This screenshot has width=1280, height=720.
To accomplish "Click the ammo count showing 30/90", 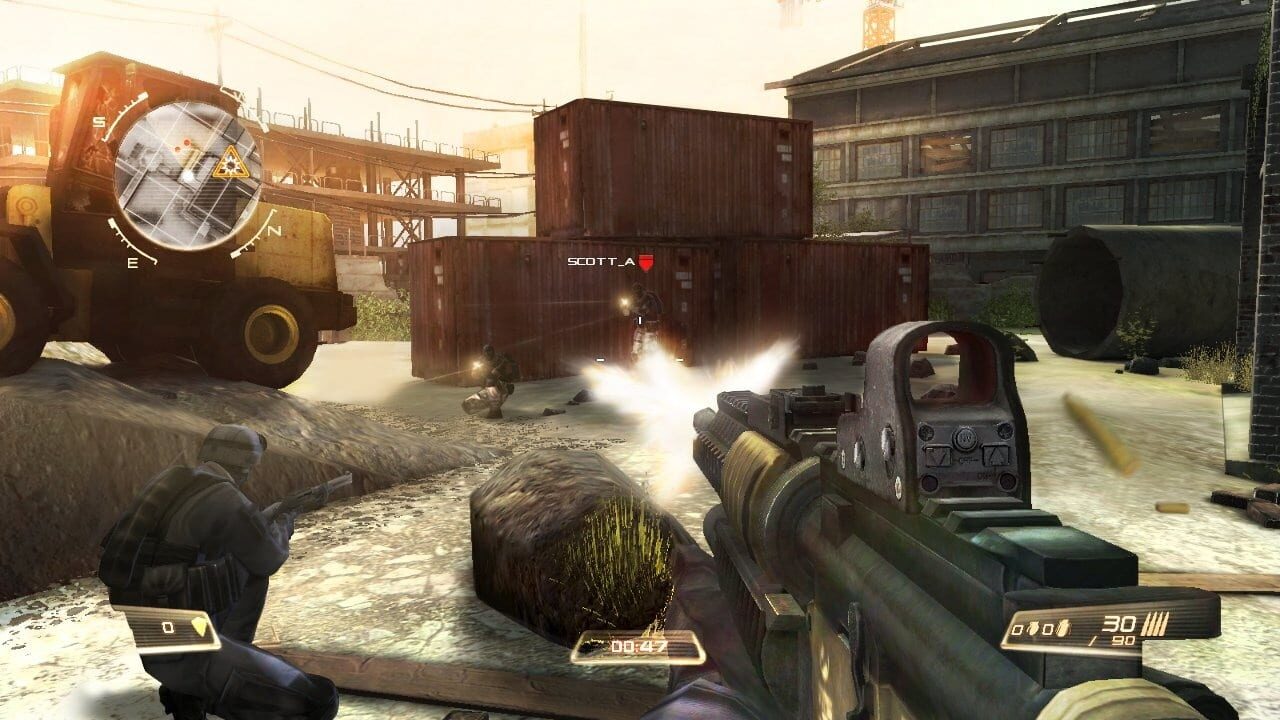I will [x=1118, y=628].
